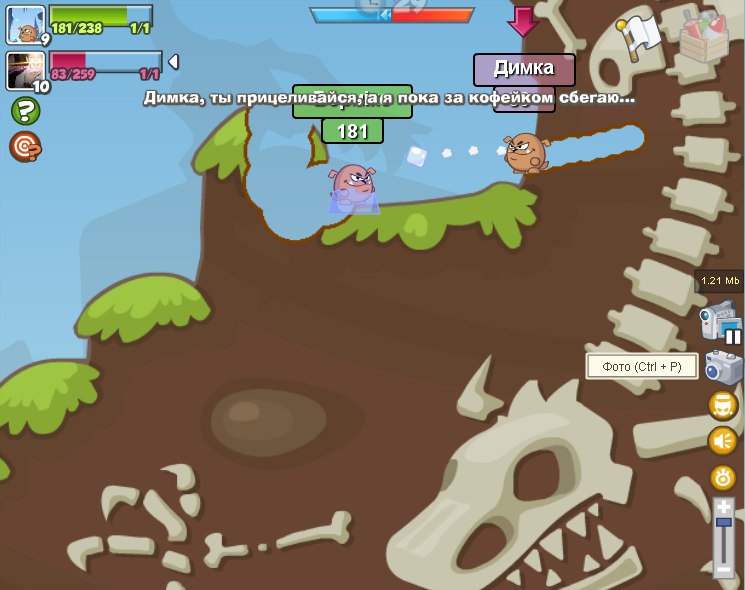This screenshot has height=590, width=745.
Task: Select the level 10 opponent avatar
Action: [26, 71]
